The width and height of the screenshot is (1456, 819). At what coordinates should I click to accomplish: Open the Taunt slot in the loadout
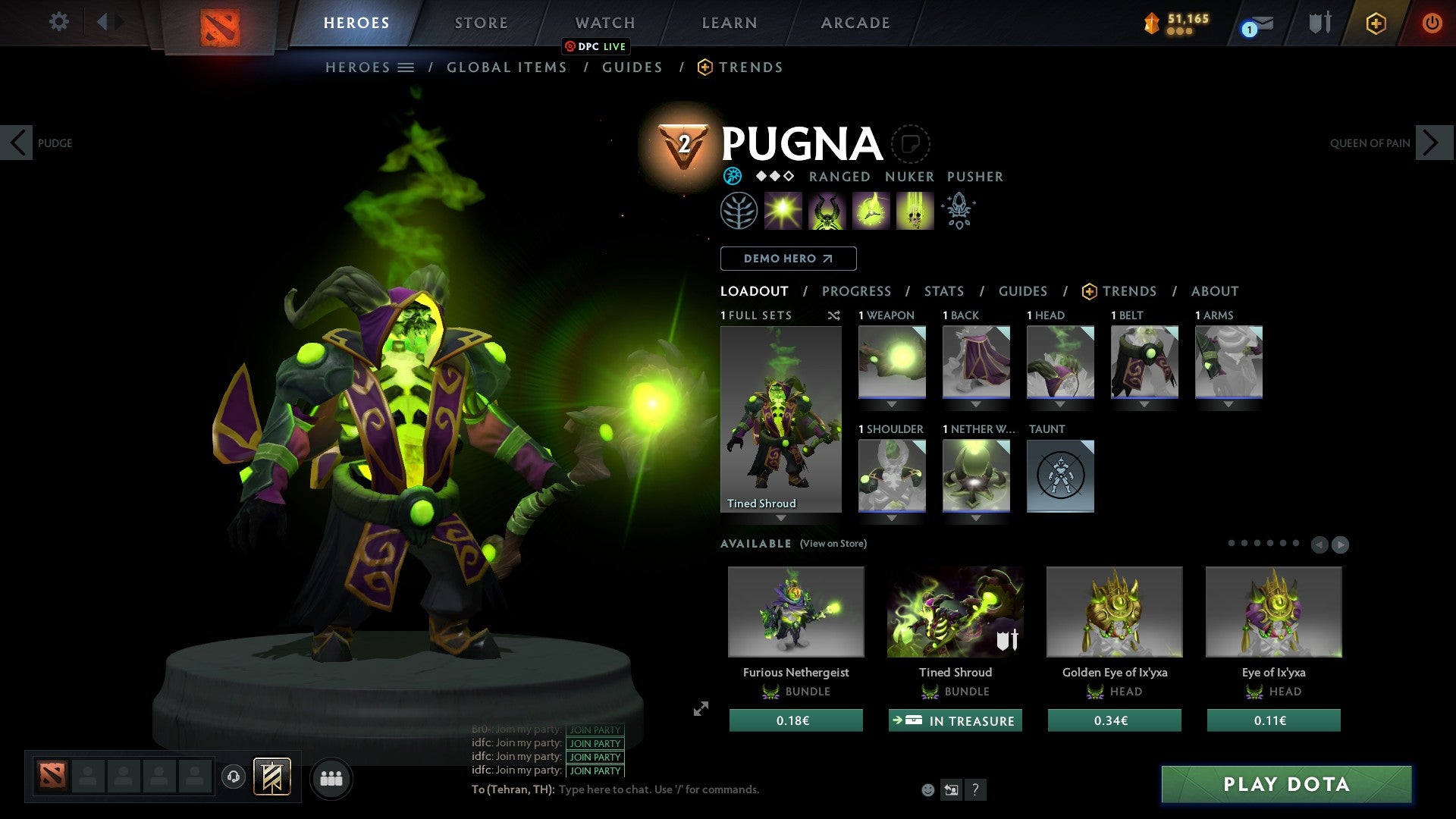point(1060,476)
